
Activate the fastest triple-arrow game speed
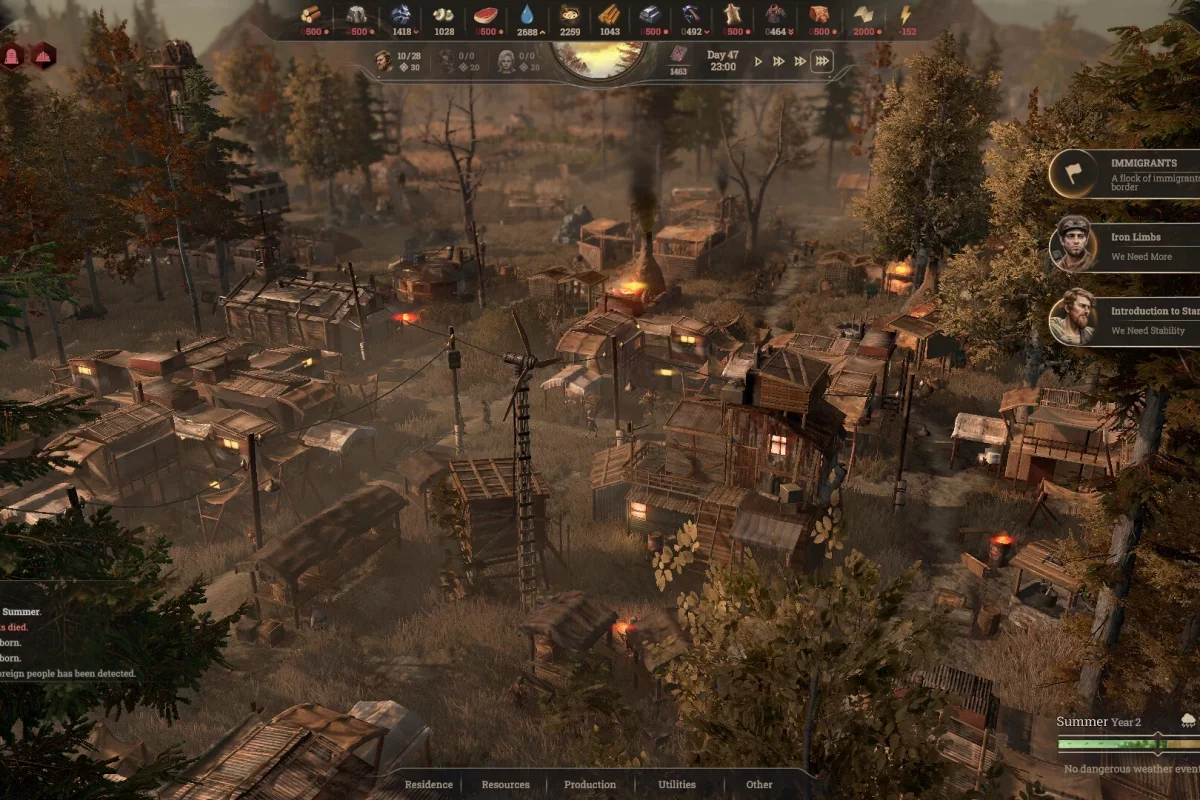pyautogui.click(x=821, y=62)
